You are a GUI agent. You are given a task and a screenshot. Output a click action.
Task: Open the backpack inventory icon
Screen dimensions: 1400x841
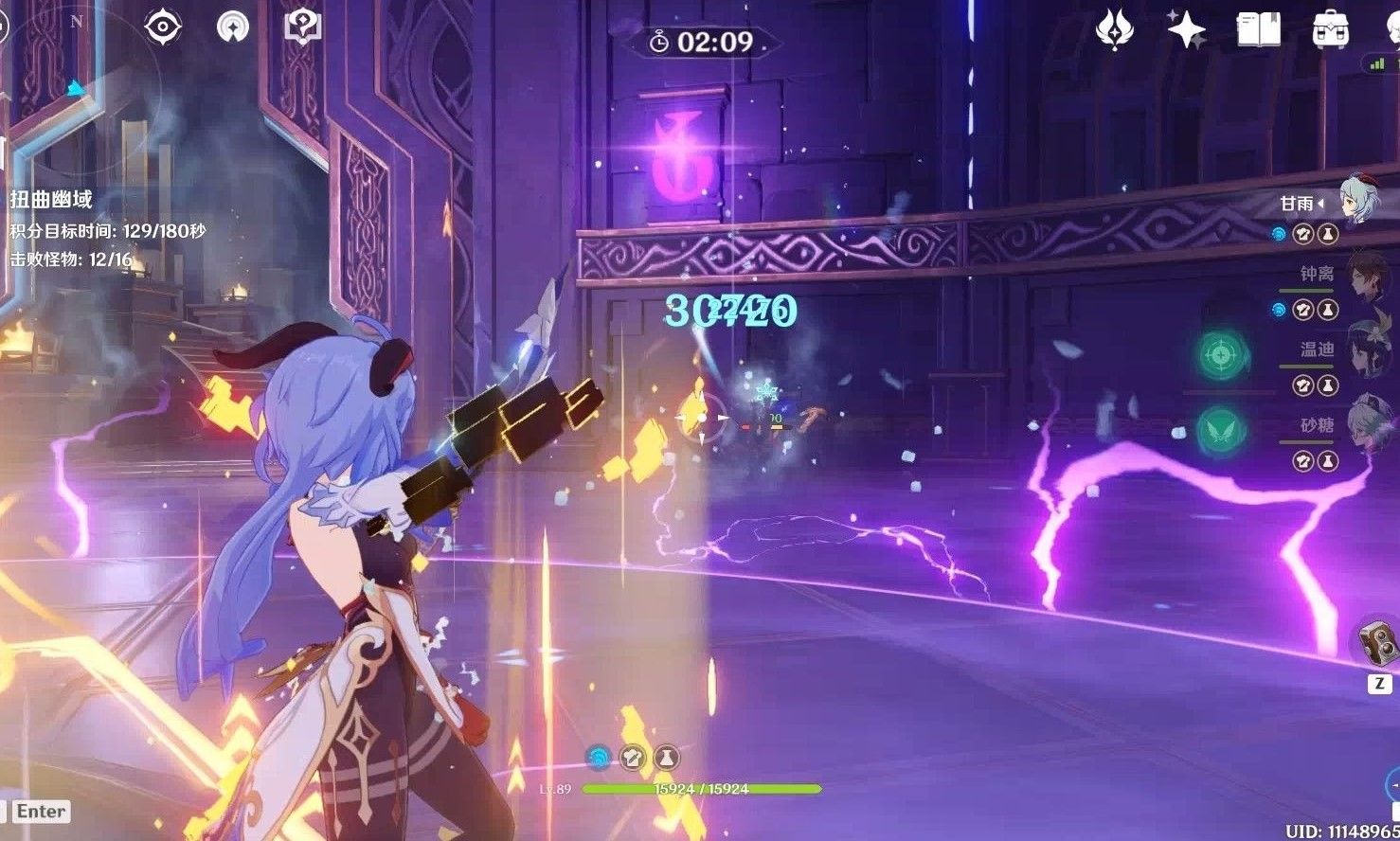click(x=1330, y=30)
